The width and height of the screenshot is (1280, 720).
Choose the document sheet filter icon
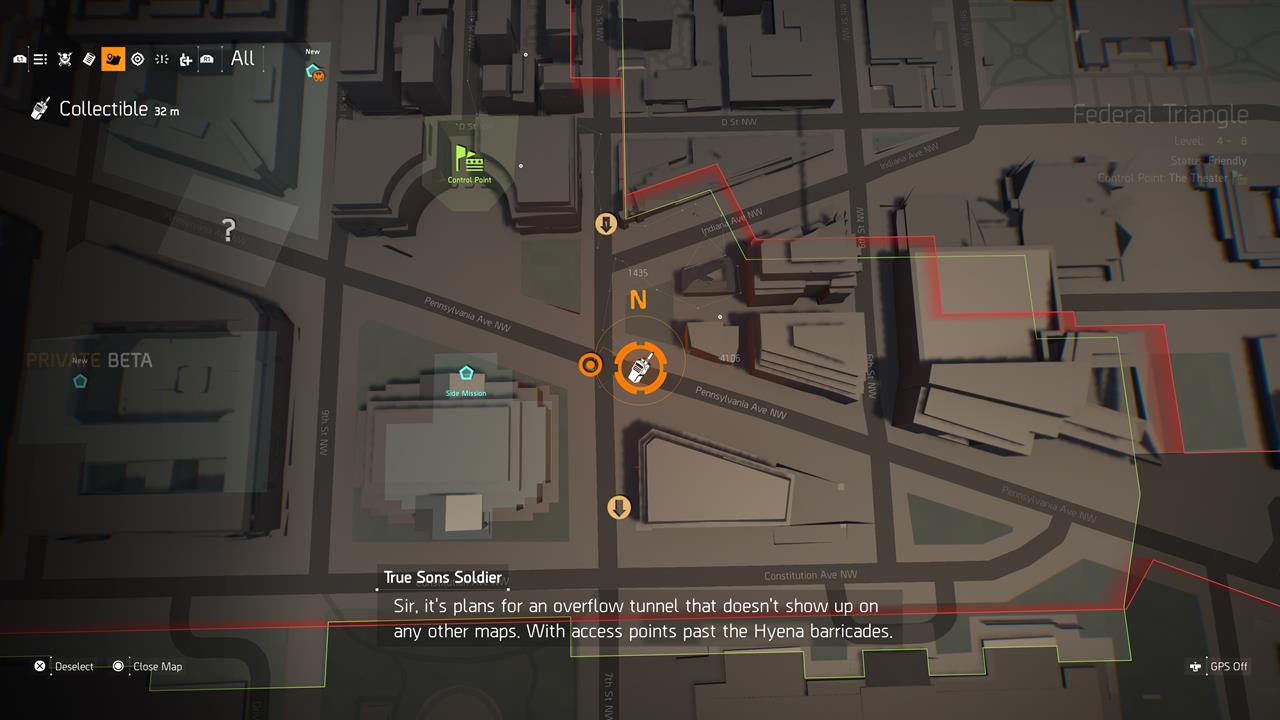coord(89,59)
